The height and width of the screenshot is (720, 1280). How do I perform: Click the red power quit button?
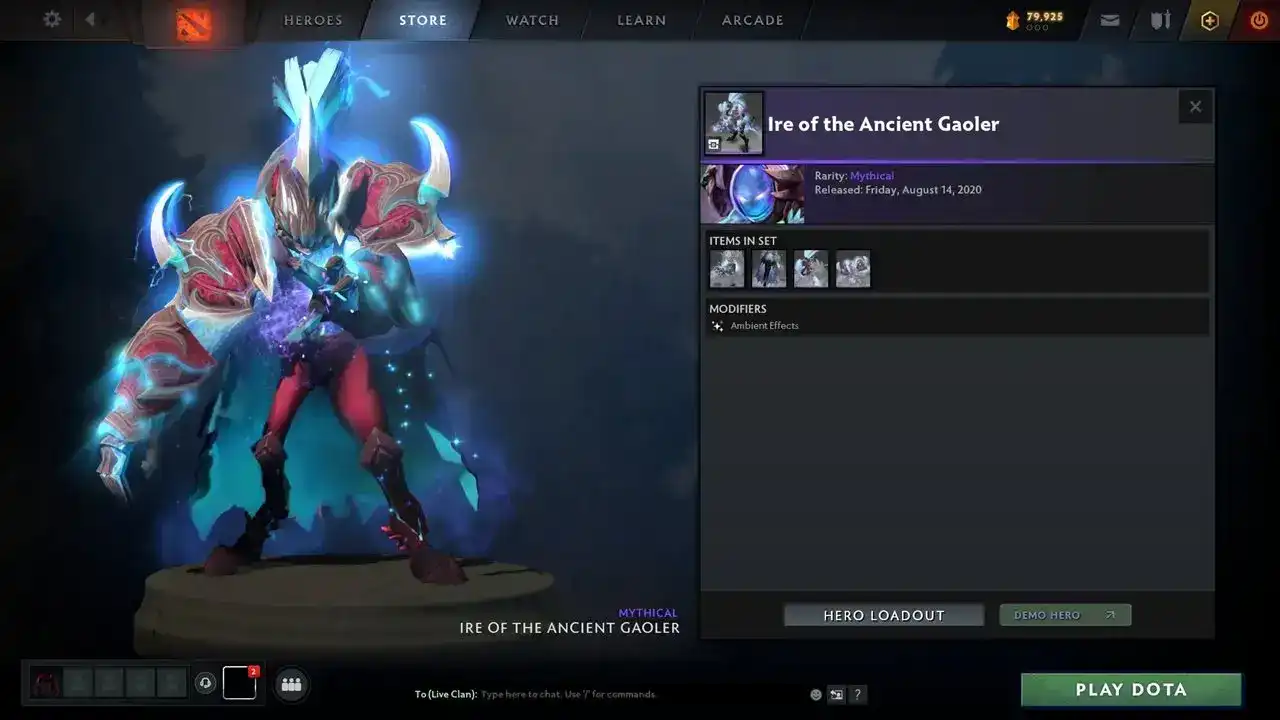click(x=1258, y=20)
